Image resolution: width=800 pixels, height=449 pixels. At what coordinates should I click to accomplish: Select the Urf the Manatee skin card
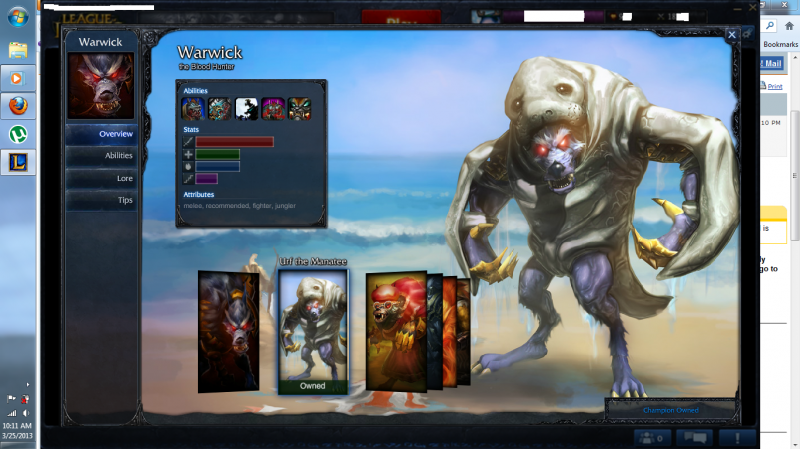pos(312,332)
